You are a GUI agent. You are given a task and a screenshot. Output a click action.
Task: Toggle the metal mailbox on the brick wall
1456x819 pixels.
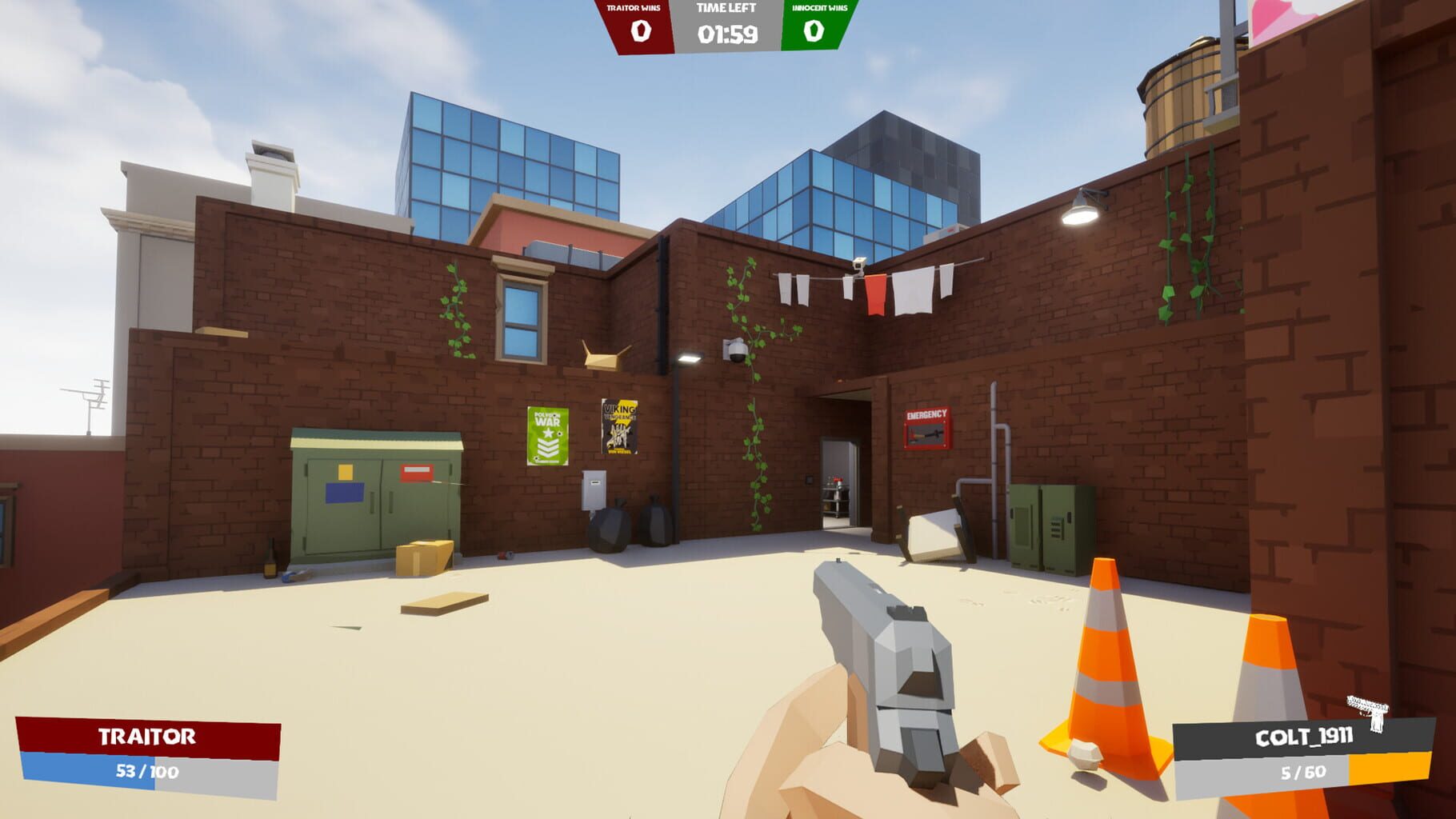pyautogui.click(x=592, y=488)
